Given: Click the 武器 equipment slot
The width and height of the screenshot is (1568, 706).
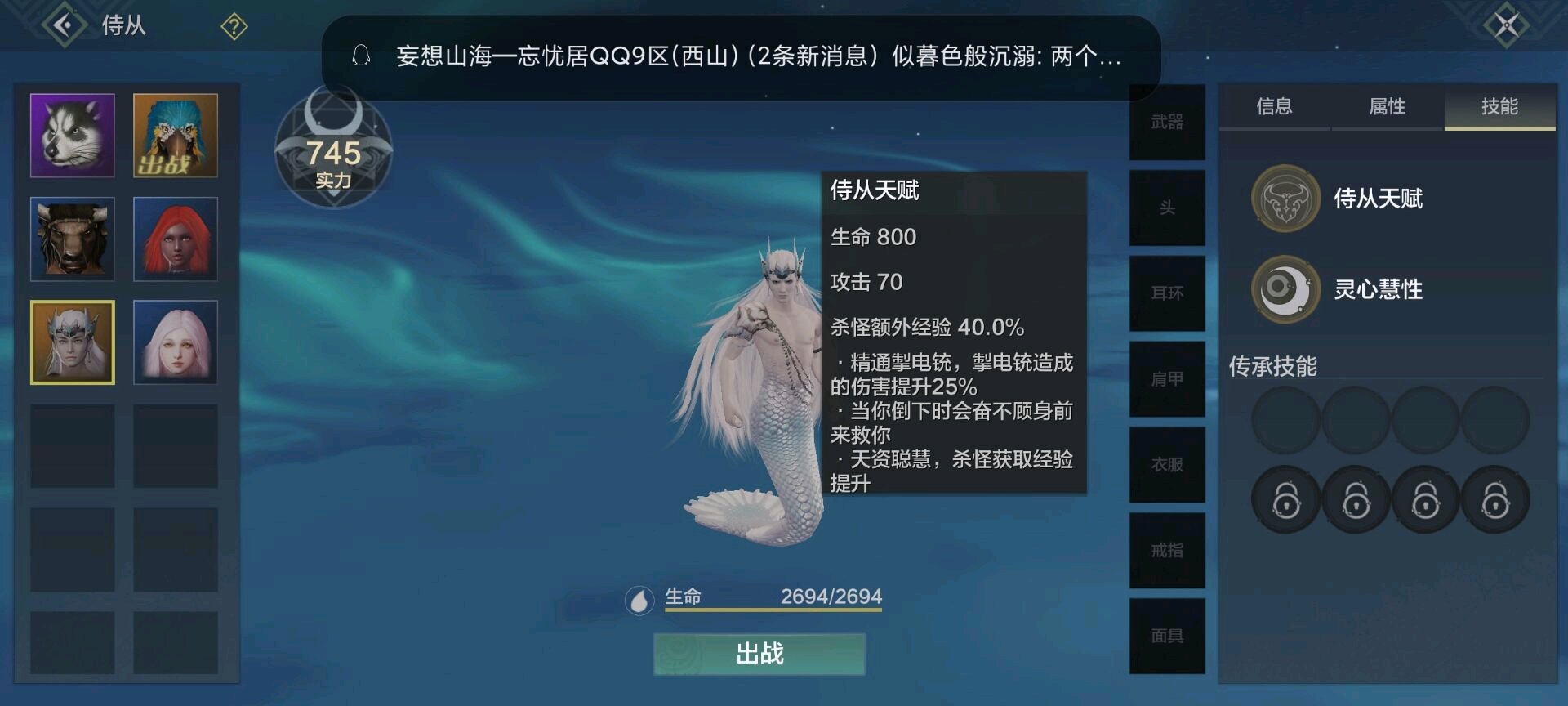Looking at the screenshot, I should point(1167,121).
